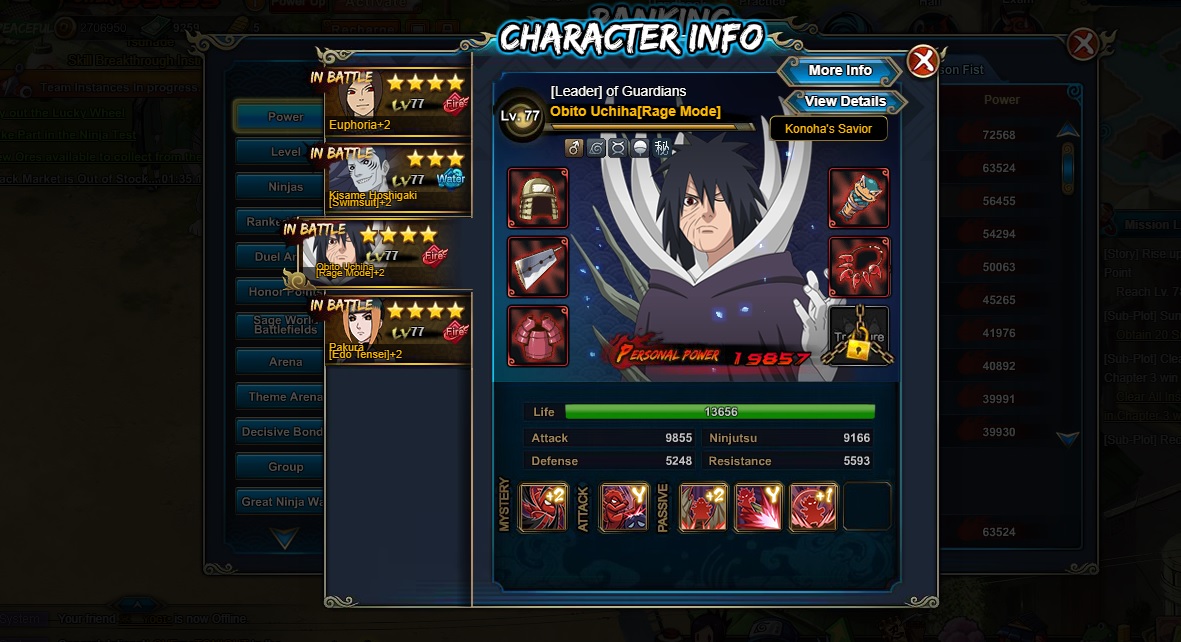Close the Character Info window
Viewport: 1181px width, 642px height.
tap(922, 62)
